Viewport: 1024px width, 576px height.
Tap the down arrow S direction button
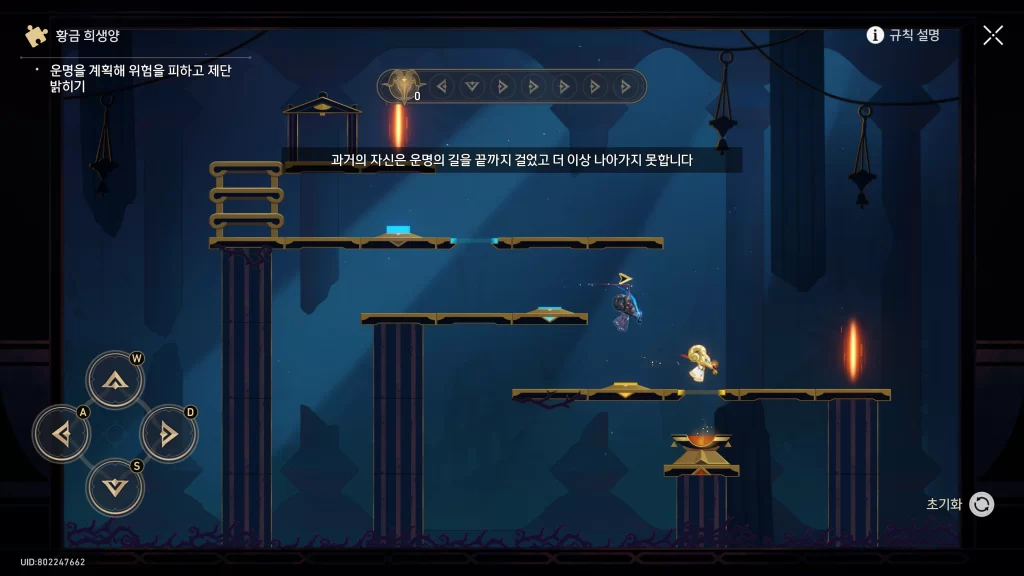[115, 487]
